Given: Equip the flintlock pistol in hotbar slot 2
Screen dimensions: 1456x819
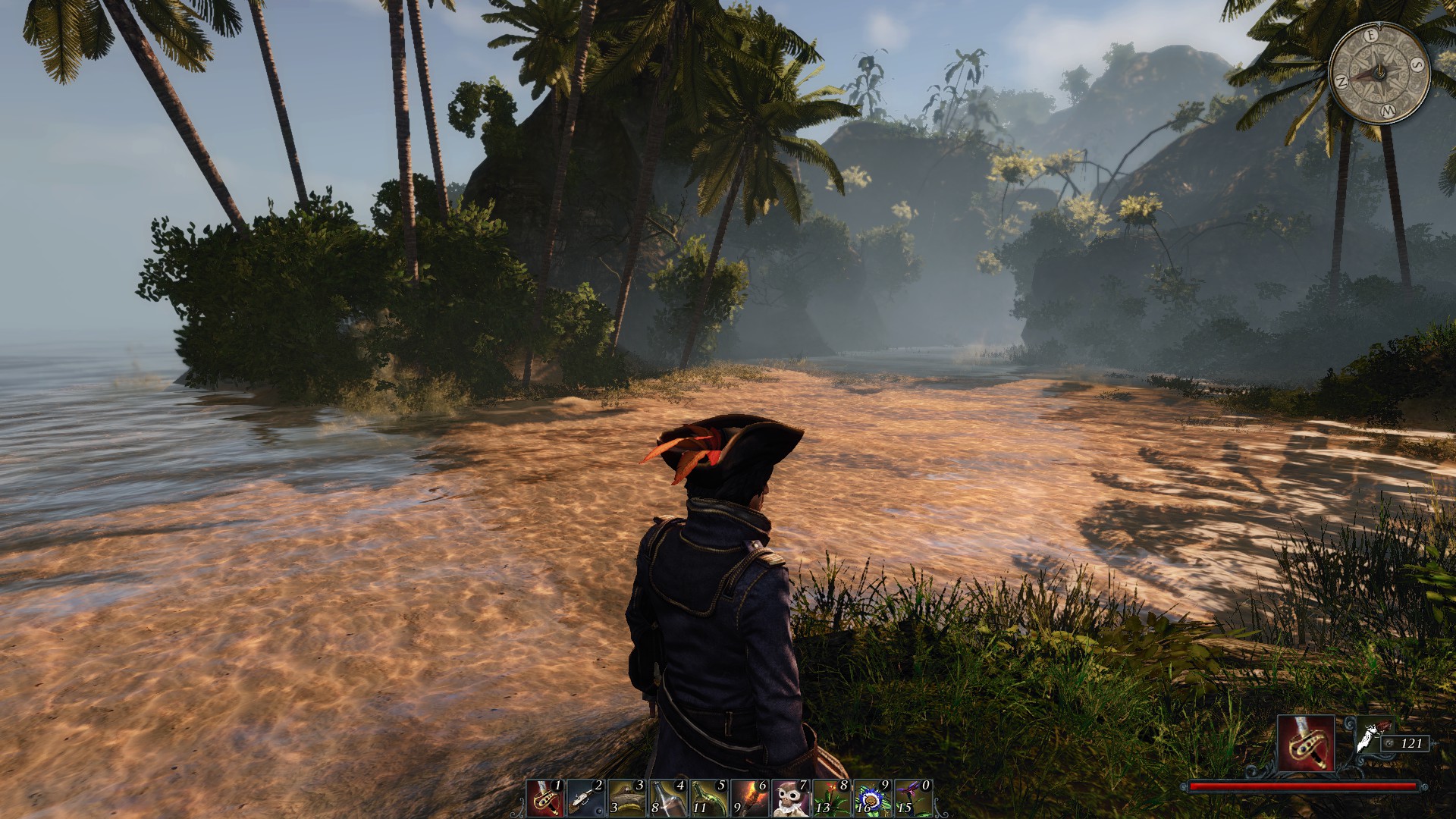Looking at the screenshot, I should click(x=585, y=799).
